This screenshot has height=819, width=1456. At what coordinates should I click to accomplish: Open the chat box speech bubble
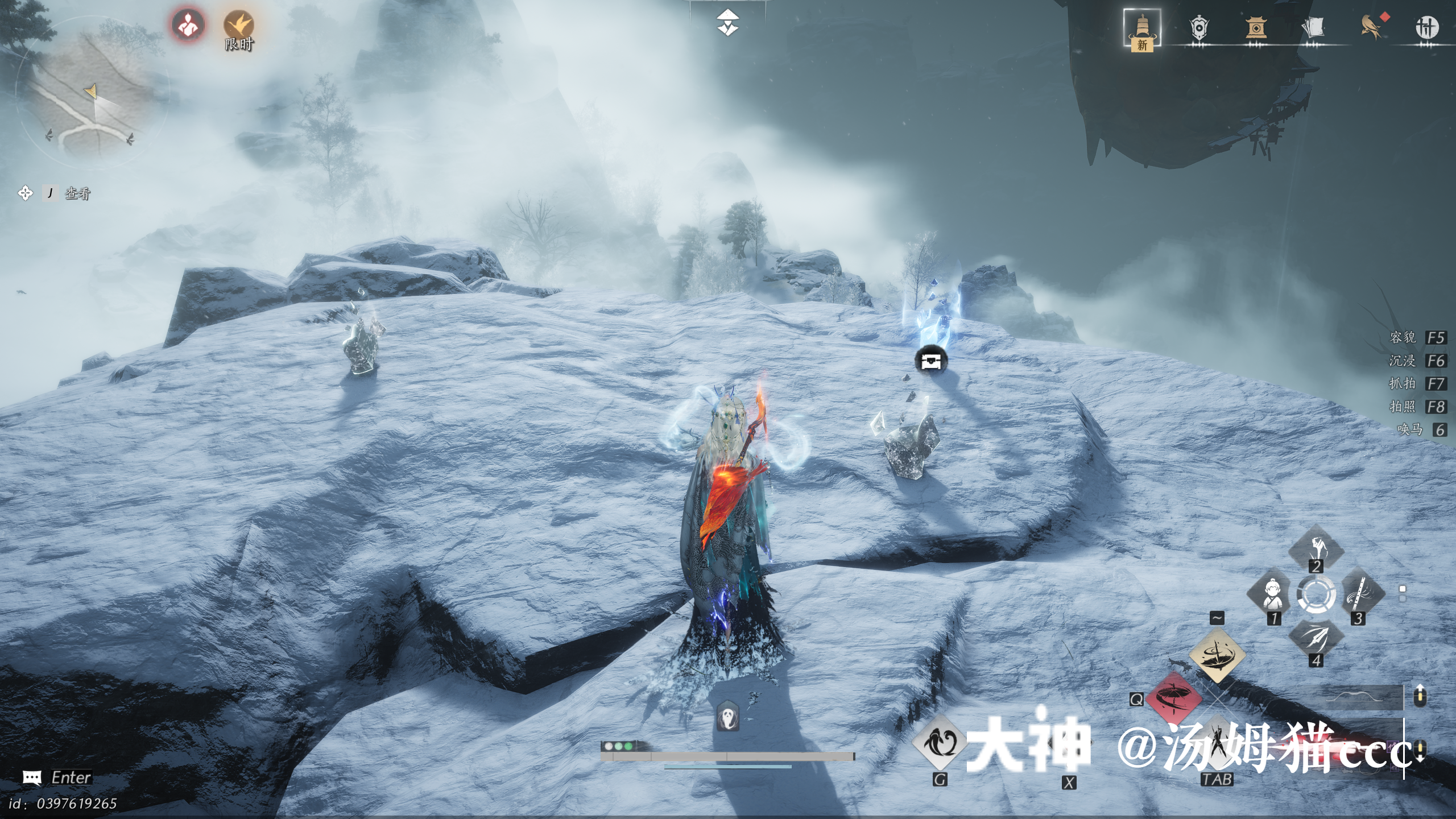32,777
